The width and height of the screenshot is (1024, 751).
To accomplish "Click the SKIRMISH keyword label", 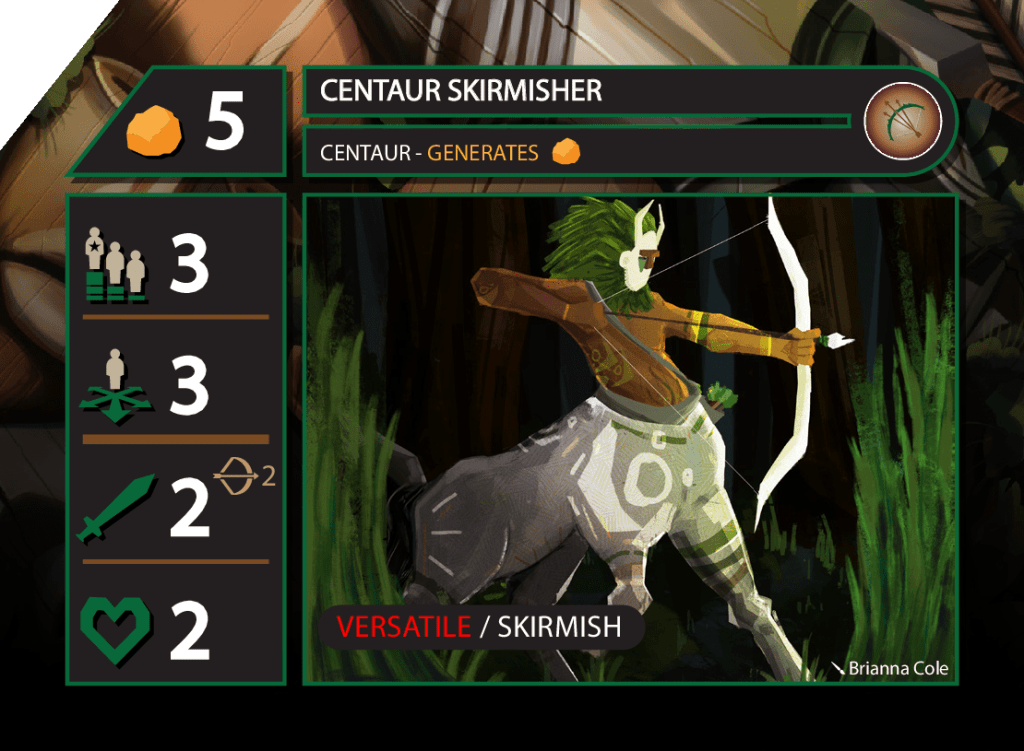I will (559, 627).
